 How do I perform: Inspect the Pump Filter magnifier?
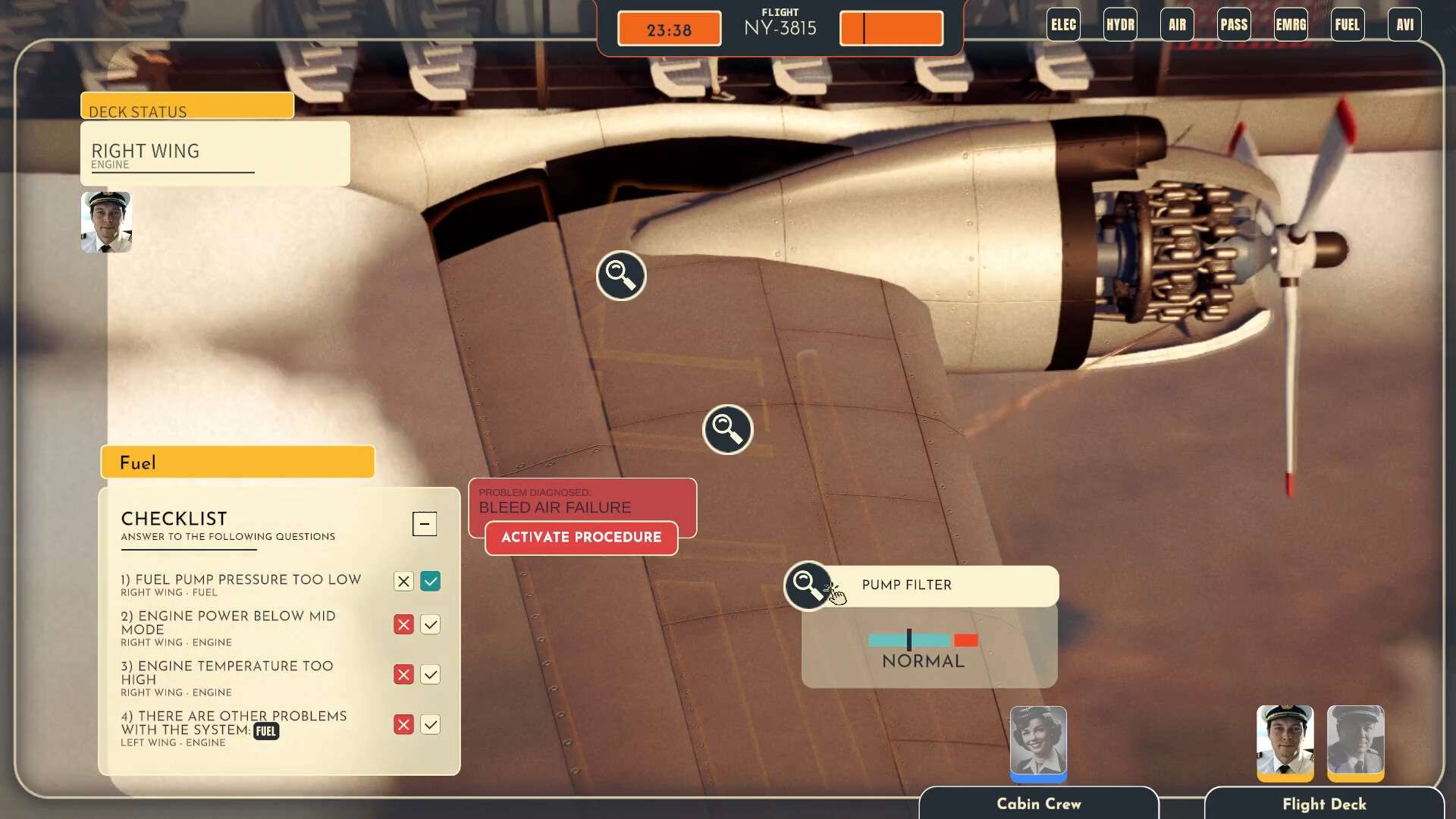[807, 585]
